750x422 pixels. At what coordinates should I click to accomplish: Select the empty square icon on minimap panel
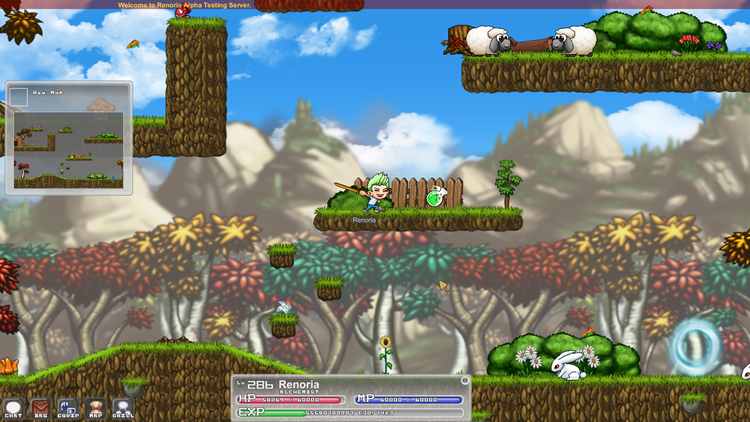pyautogui.click(x=18, y=97)
